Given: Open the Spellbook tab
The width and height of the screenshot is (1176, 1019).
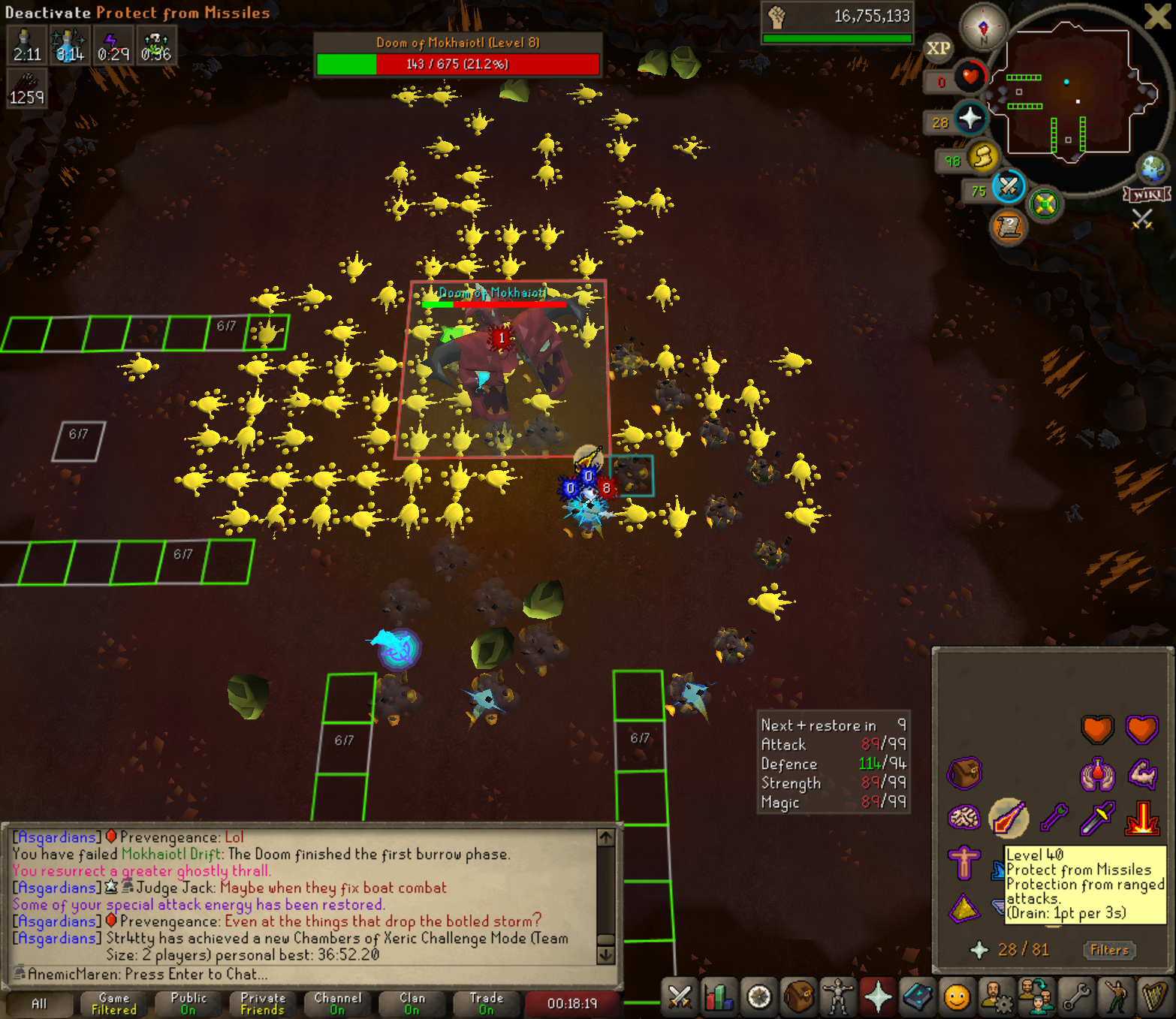Looking at the screenshot, I should (x=917, y=997).
